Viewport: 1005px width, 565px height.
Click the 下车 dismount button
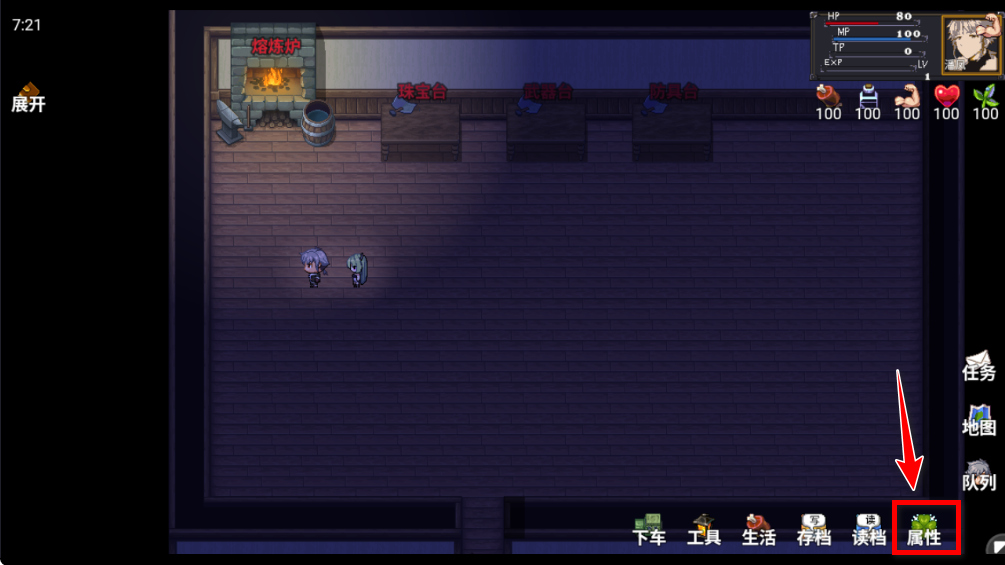point(649,529)
